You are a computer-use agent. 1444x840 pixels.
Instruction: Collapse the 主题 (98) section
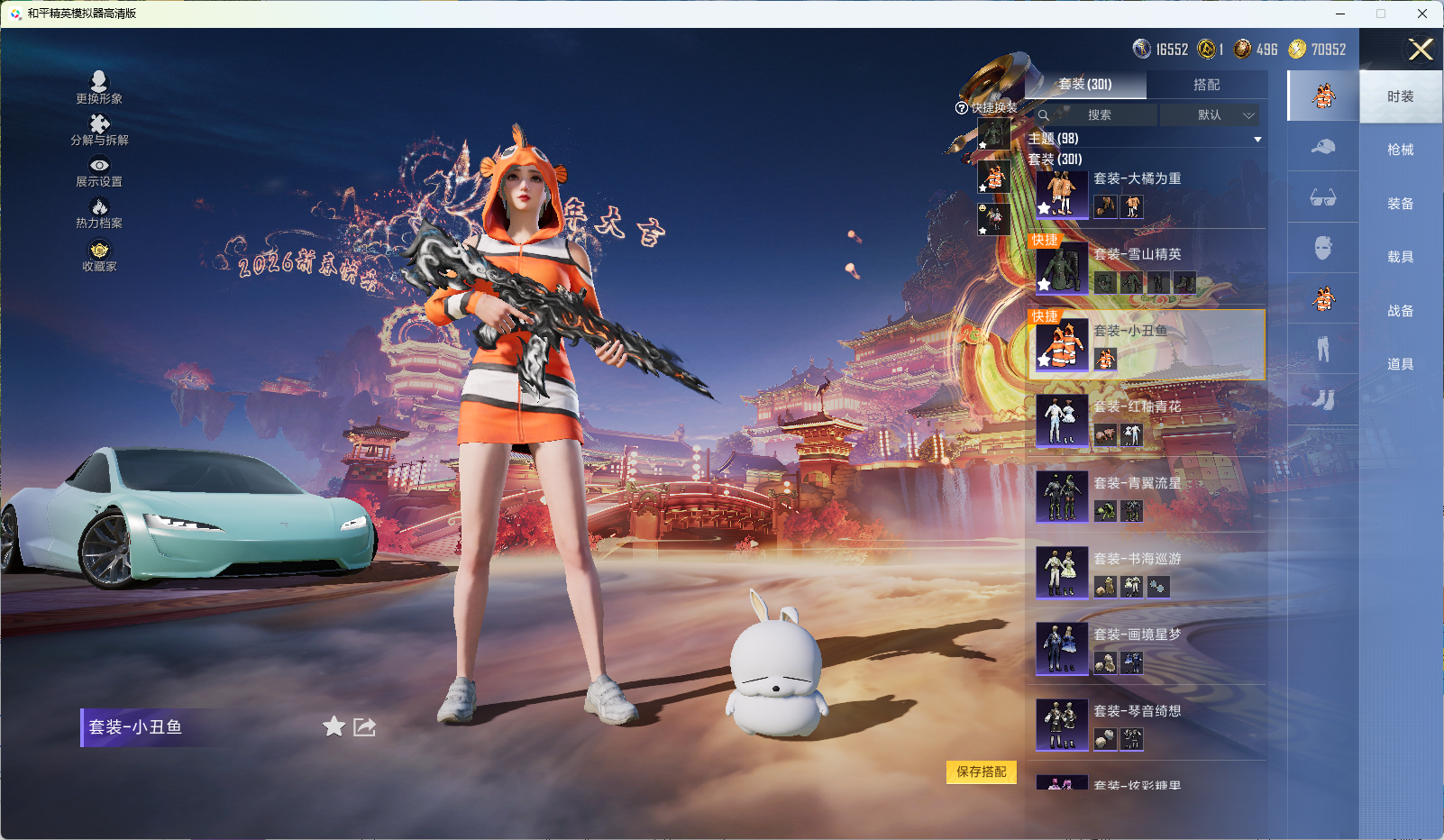(1257, 139)
